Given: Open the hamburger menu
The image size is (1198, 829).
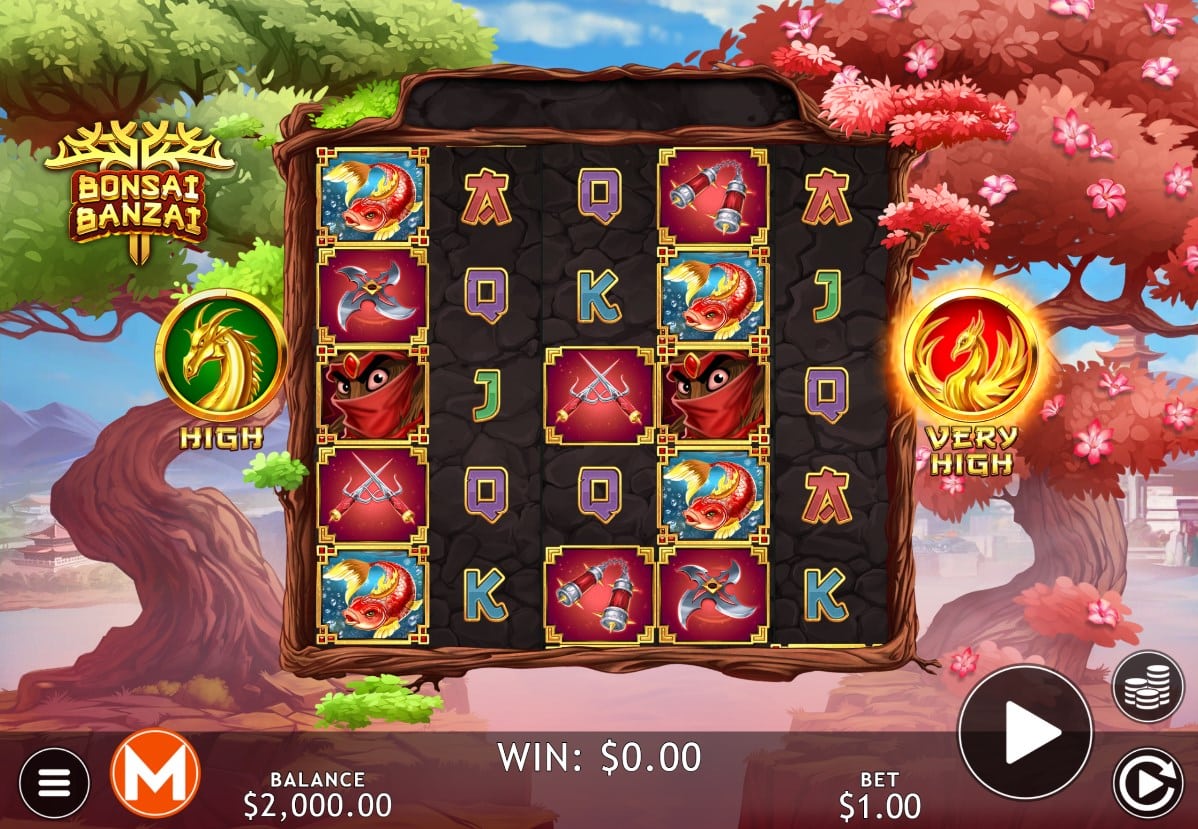Looking at the screenshot, I should [x=54, y=782].
